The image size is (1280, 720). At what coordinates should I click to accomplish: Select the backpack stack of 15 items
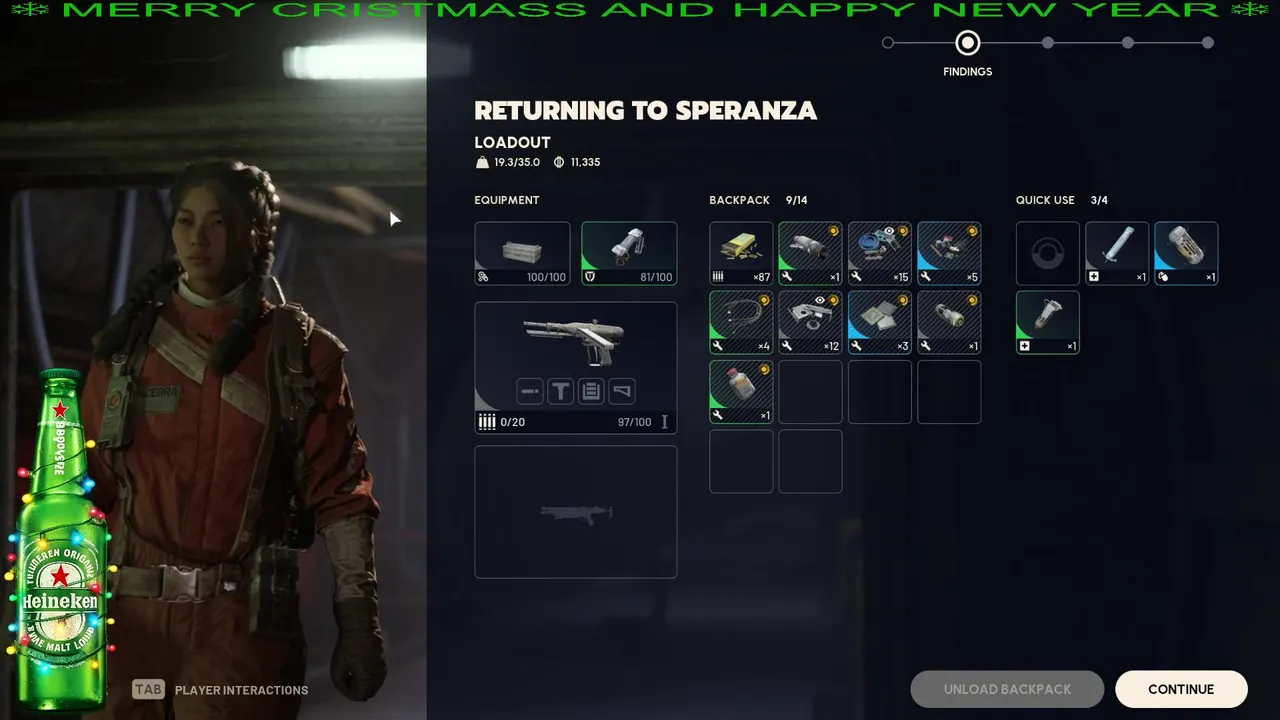coord(880,253)
